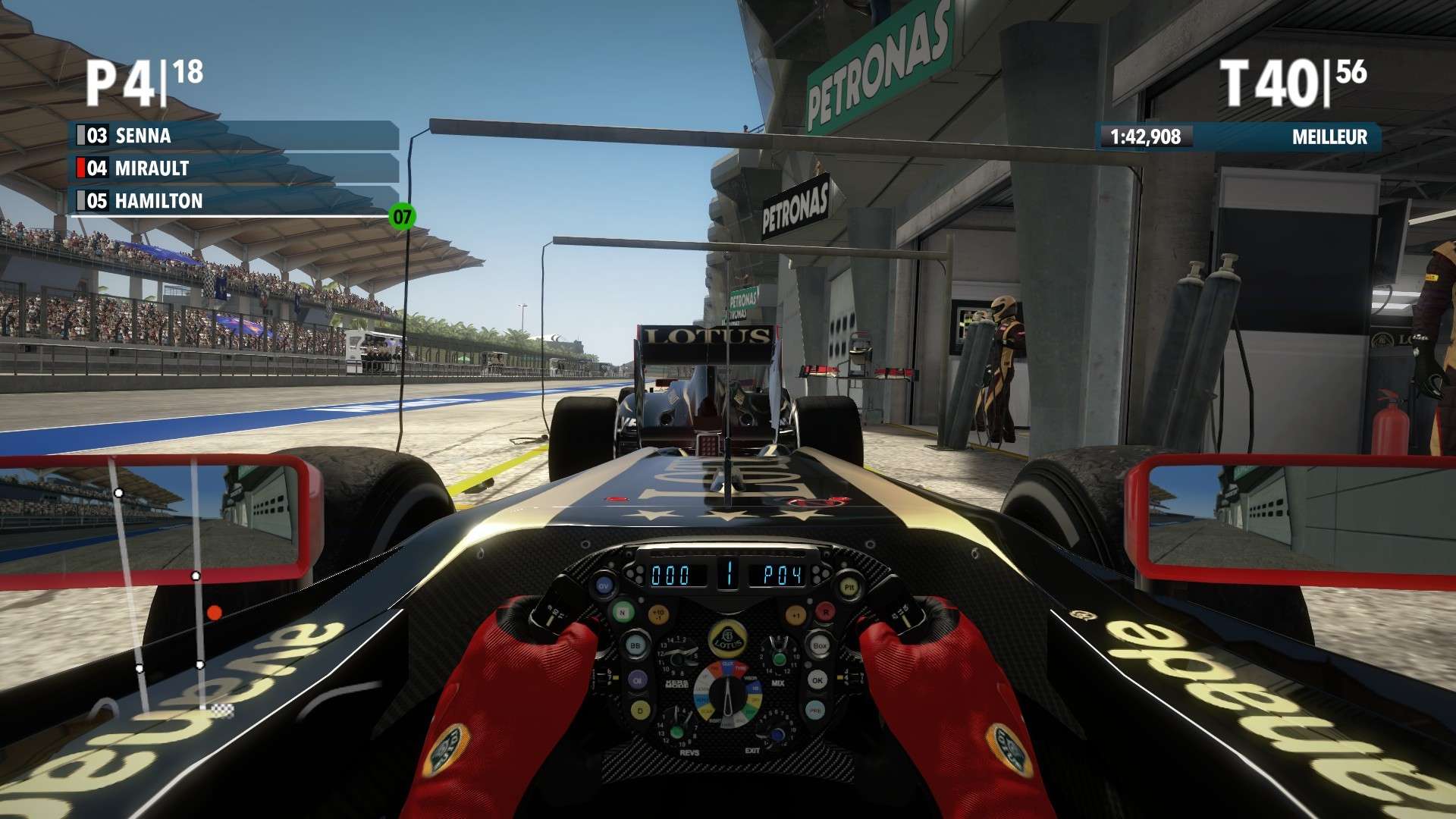Toggle the yellow B button on the wheel

coord(639,711)
